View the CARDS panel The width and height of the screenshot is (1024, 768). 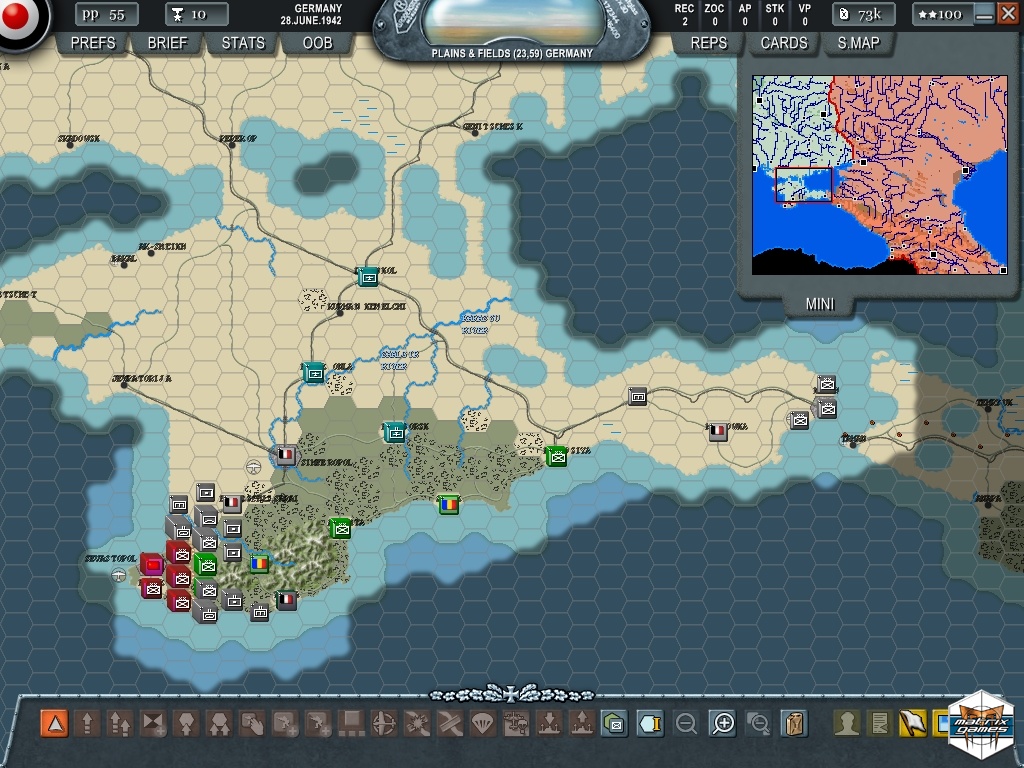tap(784, 43)
